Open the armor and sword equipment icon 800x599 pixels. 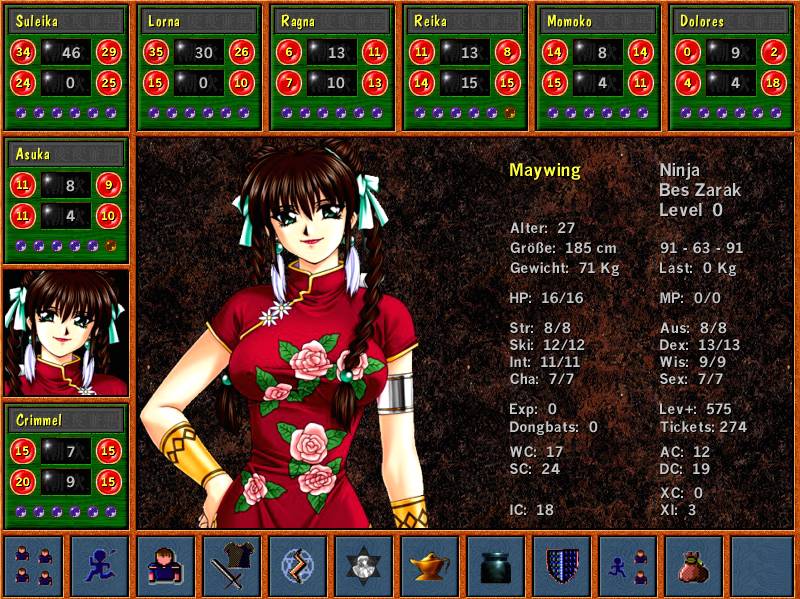[x=231, y=566]
